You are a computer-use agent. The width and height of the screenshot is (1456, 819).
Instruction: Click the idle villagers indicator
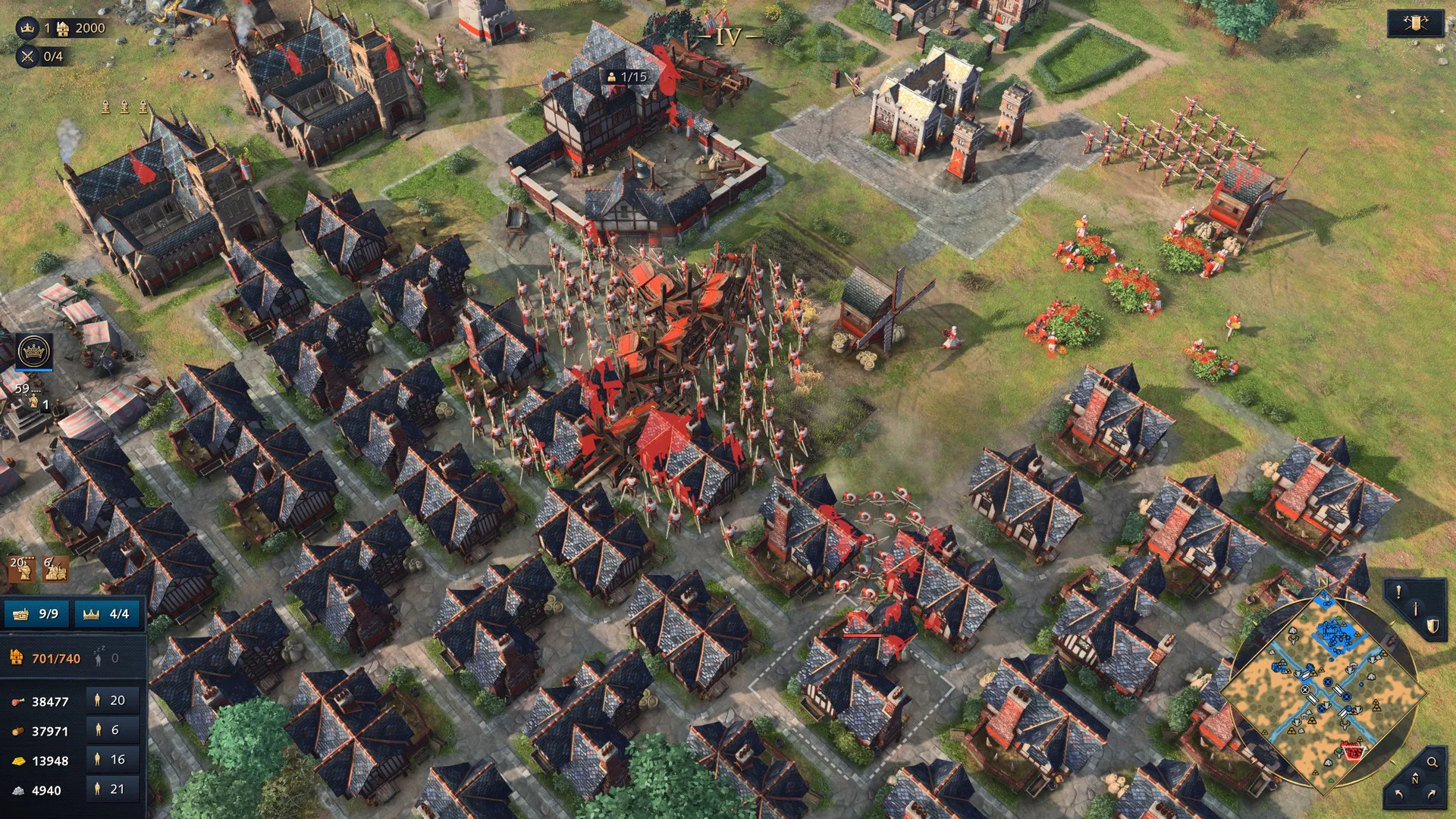pos(105,658)
